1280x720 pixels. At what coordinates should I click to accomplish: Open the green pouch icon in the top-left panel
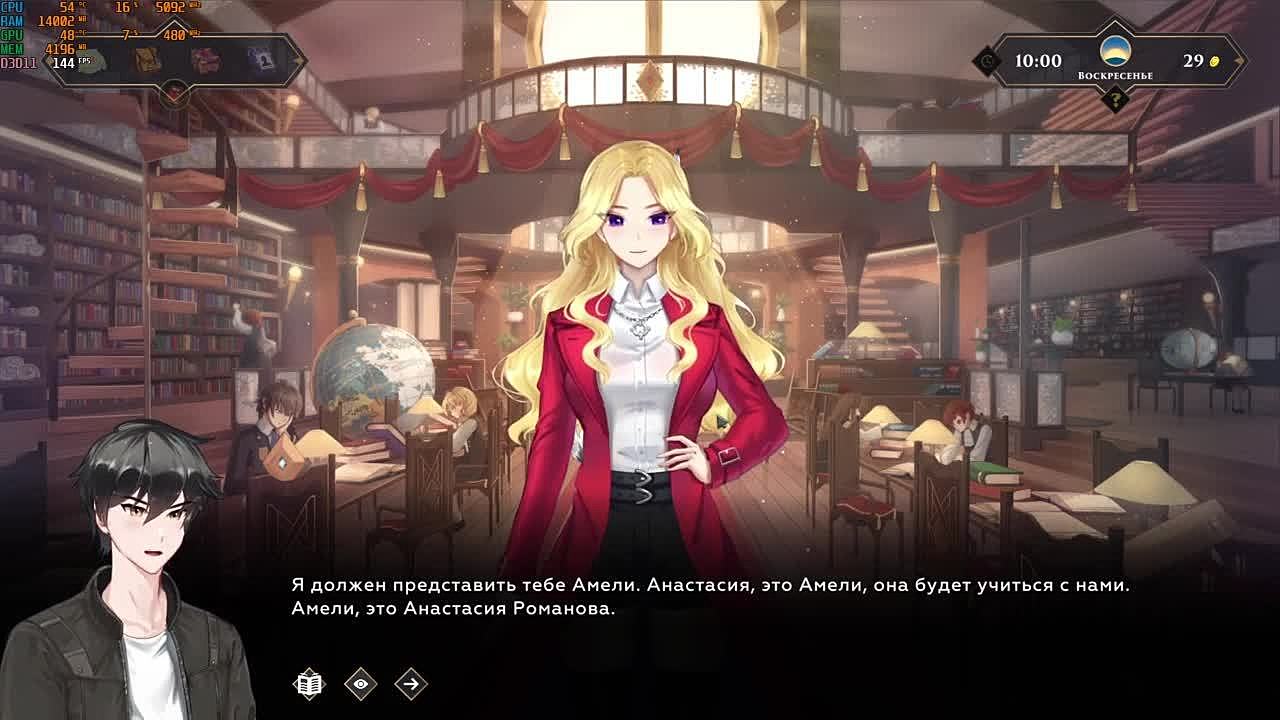(92, 60)
